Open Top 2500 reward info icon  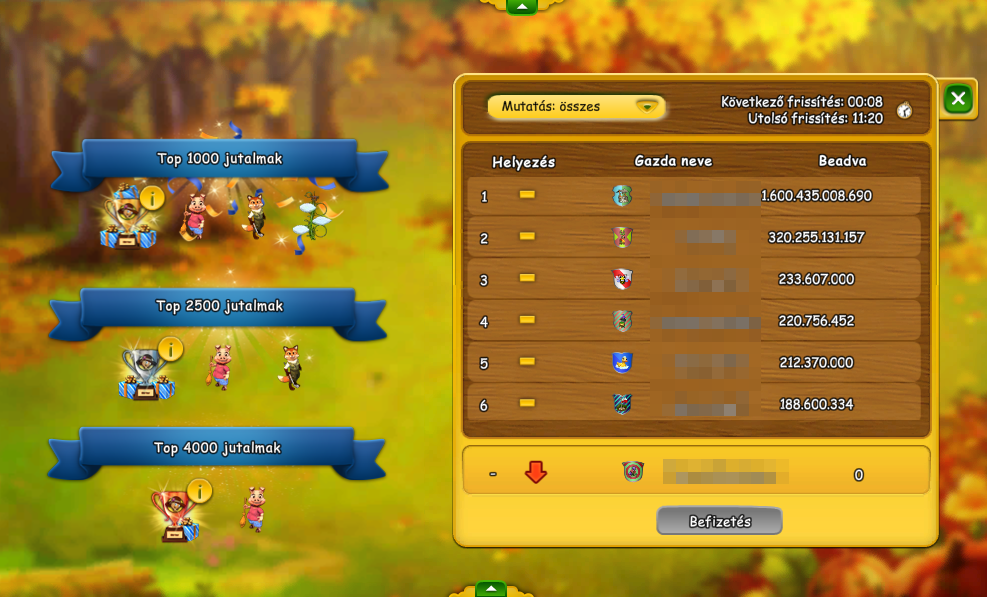click(x=171, y=349)
